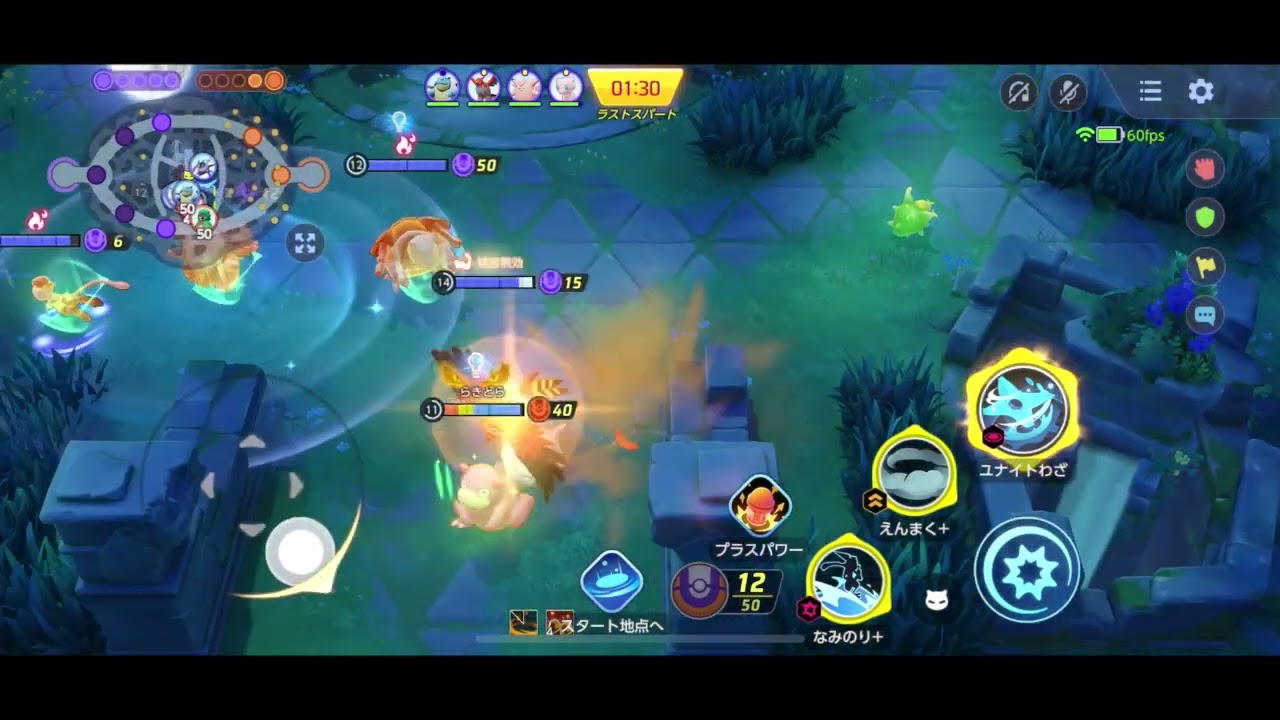
Task: Tap the basic attack button
Action: pyautogui.click(x=1027, y=572)
